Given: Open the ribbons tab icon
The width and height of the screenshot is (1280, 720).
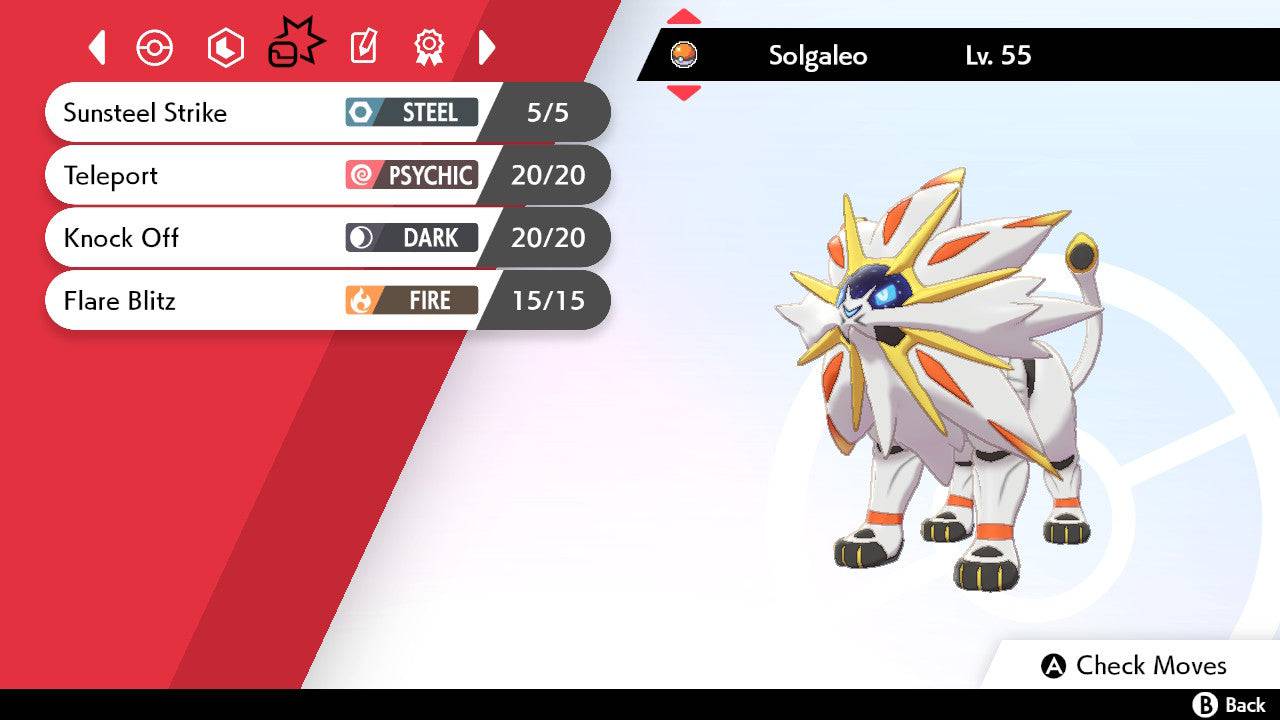Looking at the screenshot, I should pyautogui.click(x=428, y=47).
